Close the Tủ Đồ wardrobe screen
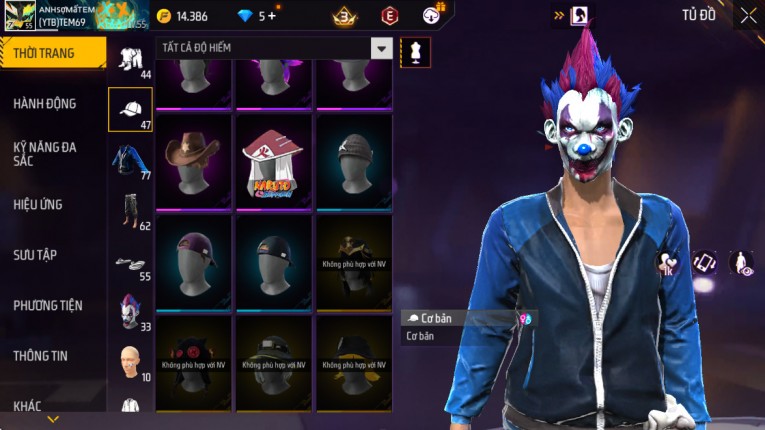Screen dimensions: 765x430 [x=748, y=15]
